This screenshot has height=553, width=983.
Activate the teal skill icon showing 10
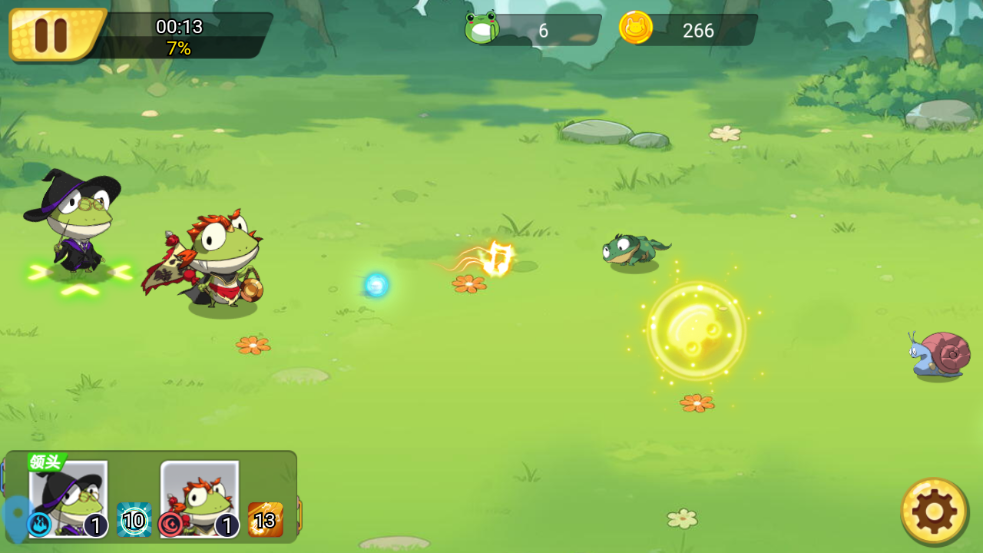134,520
